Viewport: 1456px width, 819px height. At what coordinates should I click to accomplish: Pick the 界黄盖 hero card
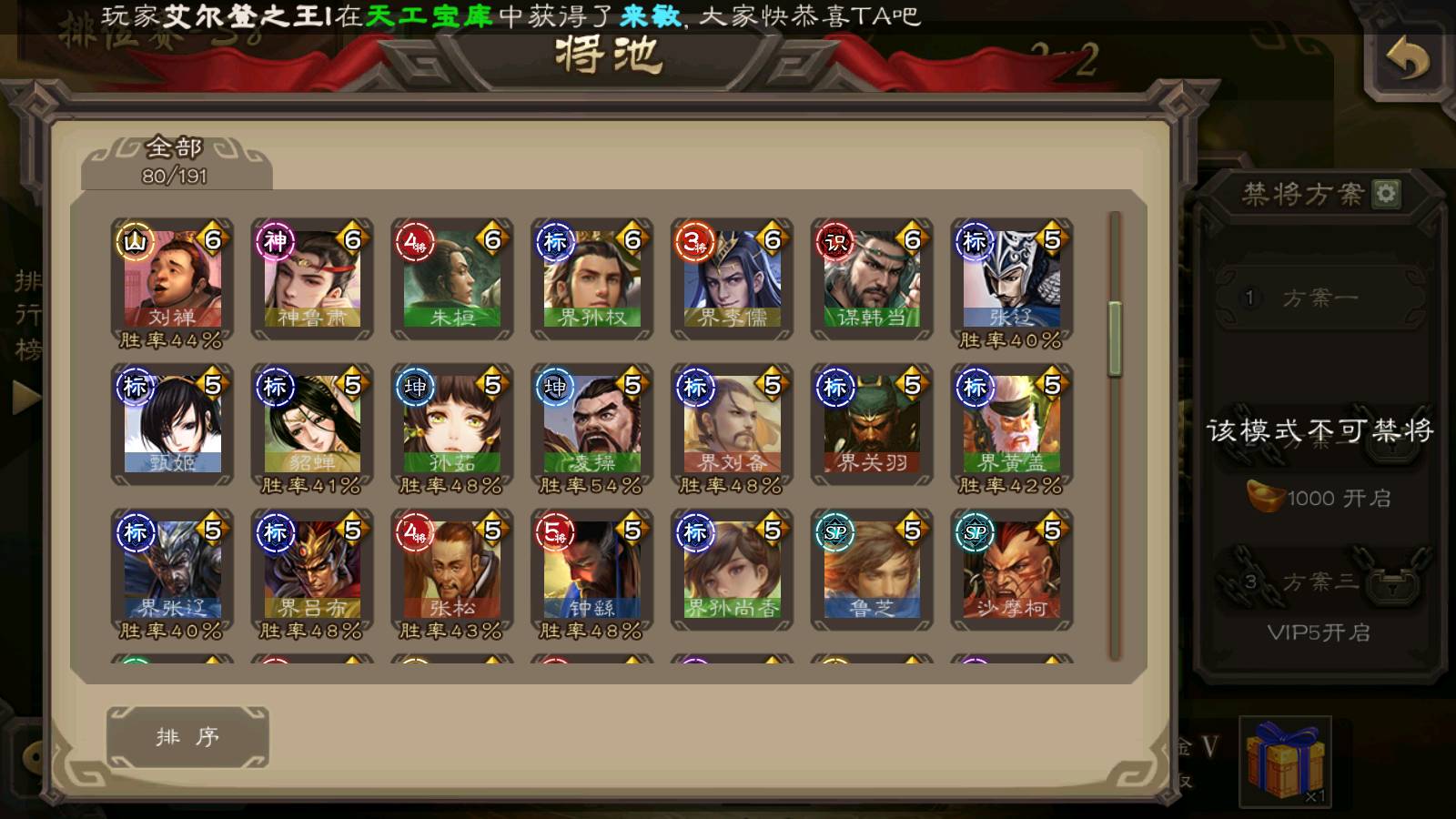[x=1012, y=425]
